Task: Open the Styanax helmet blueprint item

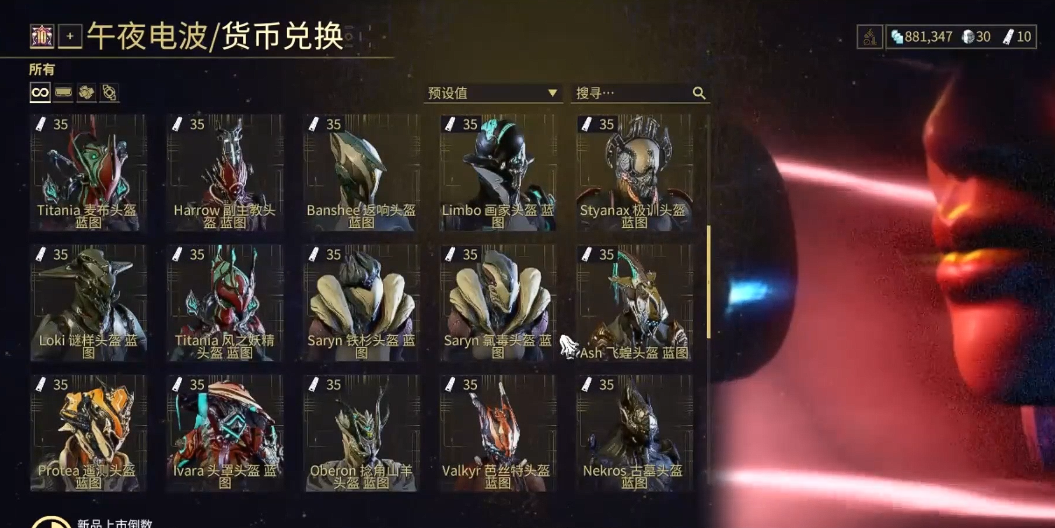Action: tap(634, 172)
